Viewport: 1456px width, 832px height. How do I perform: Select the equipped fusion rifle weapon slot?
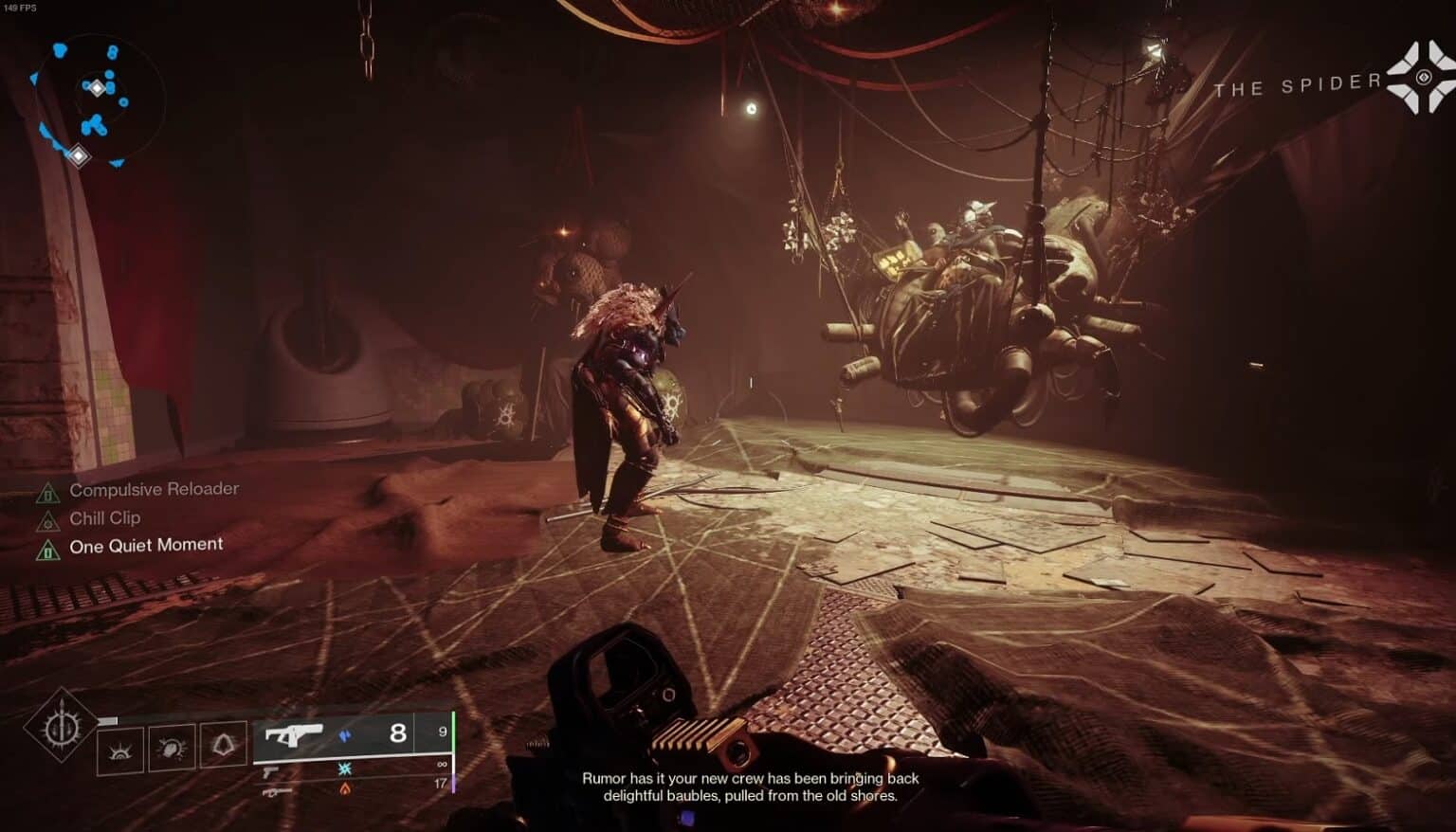point(294,734)
